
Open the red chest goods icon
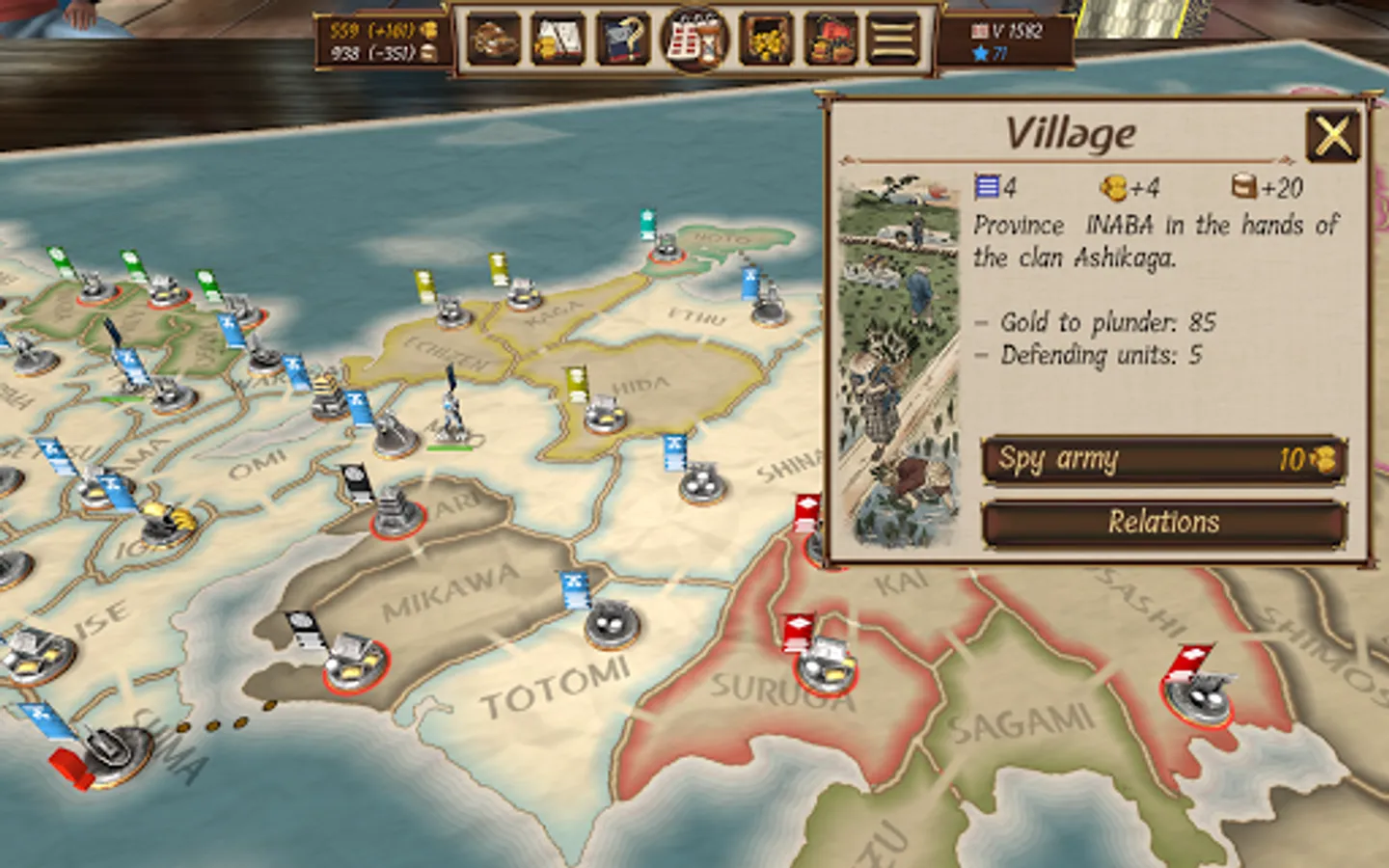click(831, 40)
